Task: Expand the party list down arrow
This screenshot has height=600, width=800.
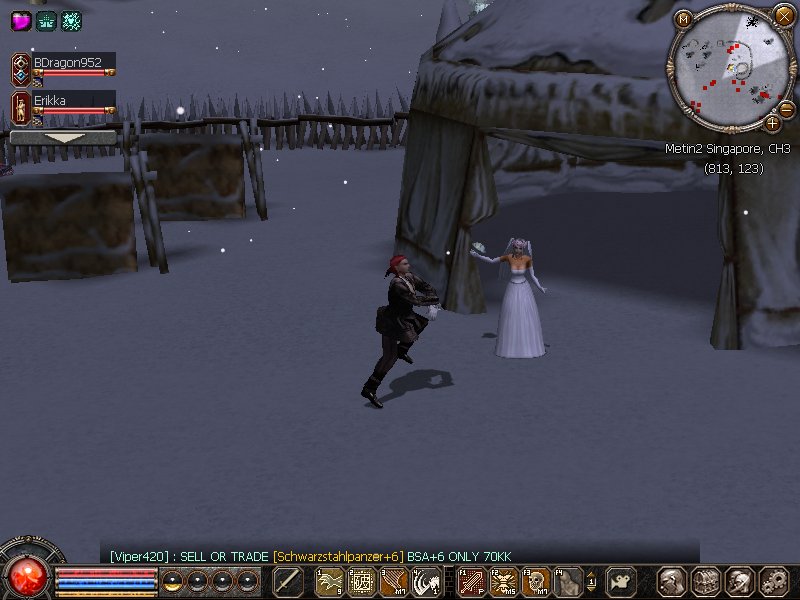Action: [62, 138]
